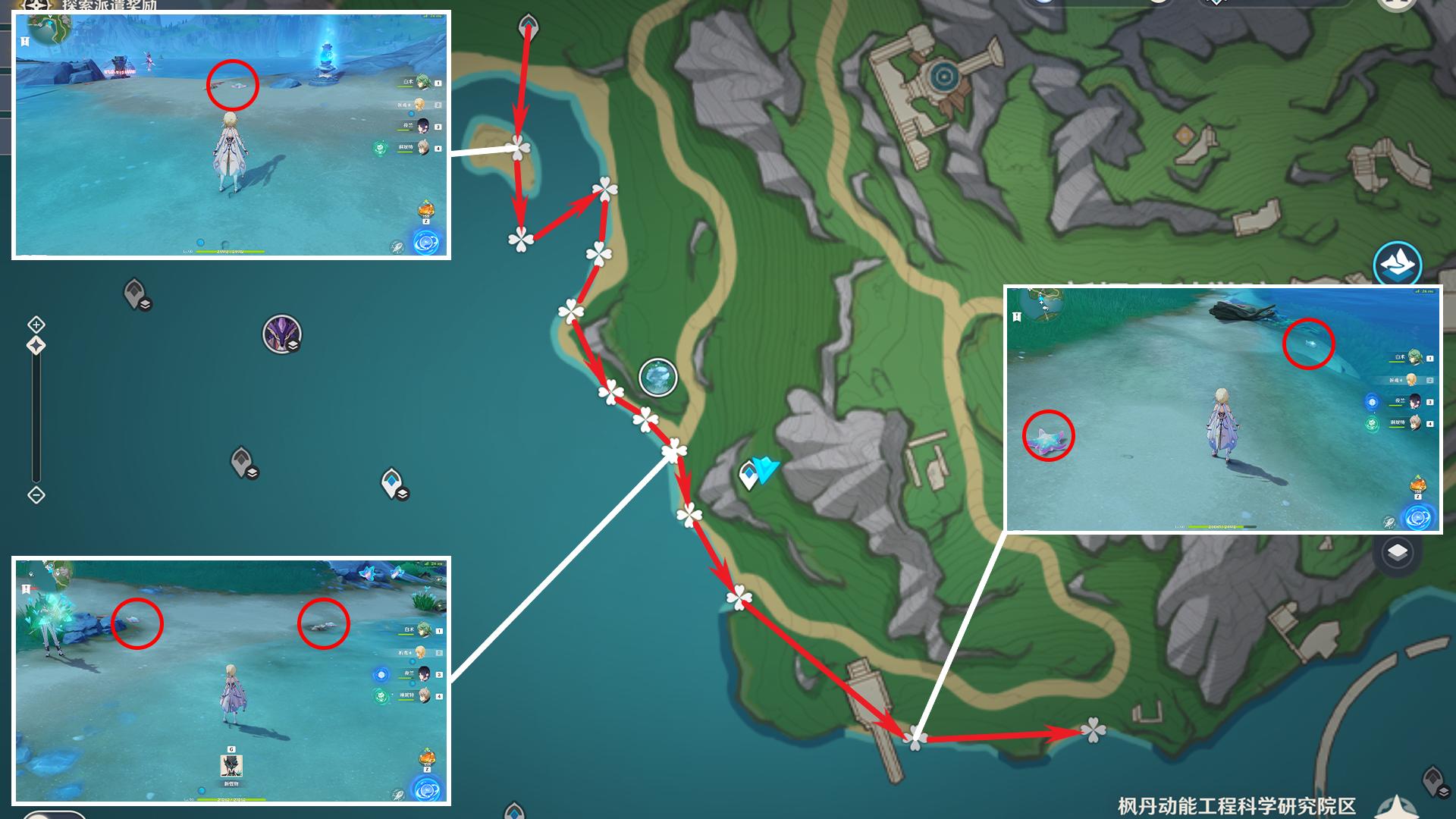
Task: Select the activated underwater waypoint with blue core
Action: [392, 482]
